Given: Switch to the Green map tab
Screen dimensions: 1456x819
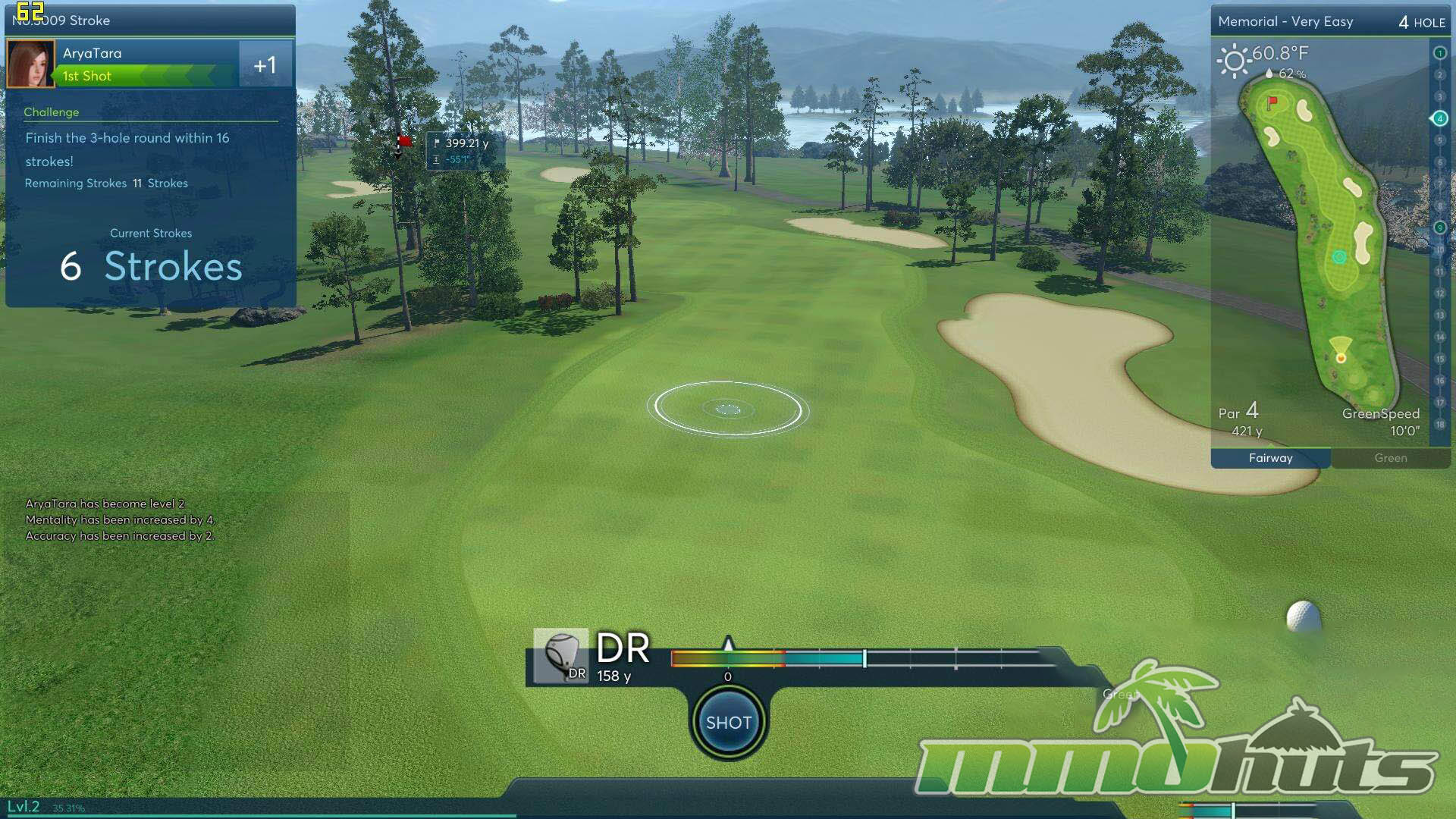Looking at the screenshot, I should [x=1390, y=458].
